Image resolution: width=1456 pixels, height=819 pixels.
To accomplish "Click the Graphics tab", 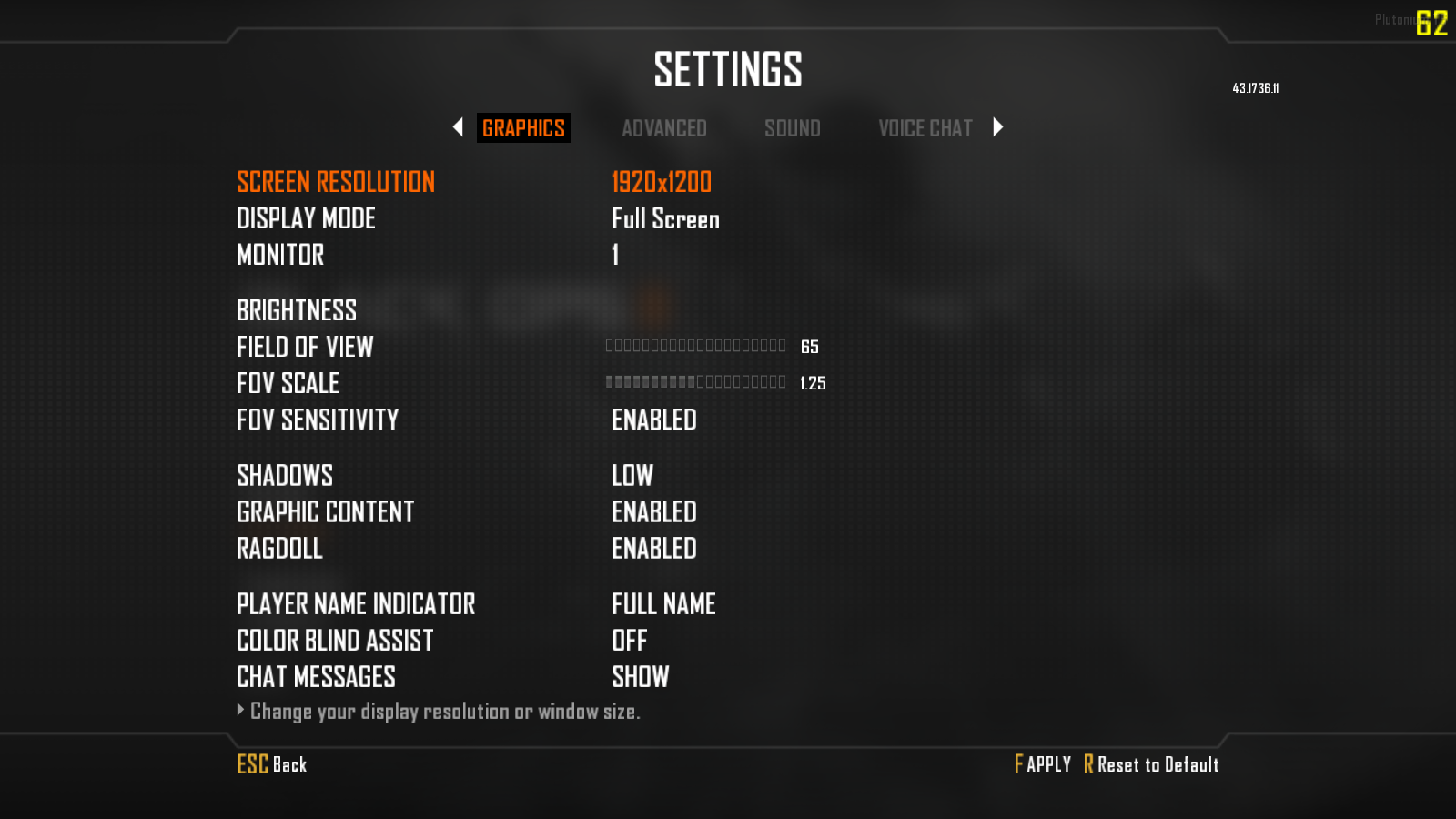I will 523,128.
